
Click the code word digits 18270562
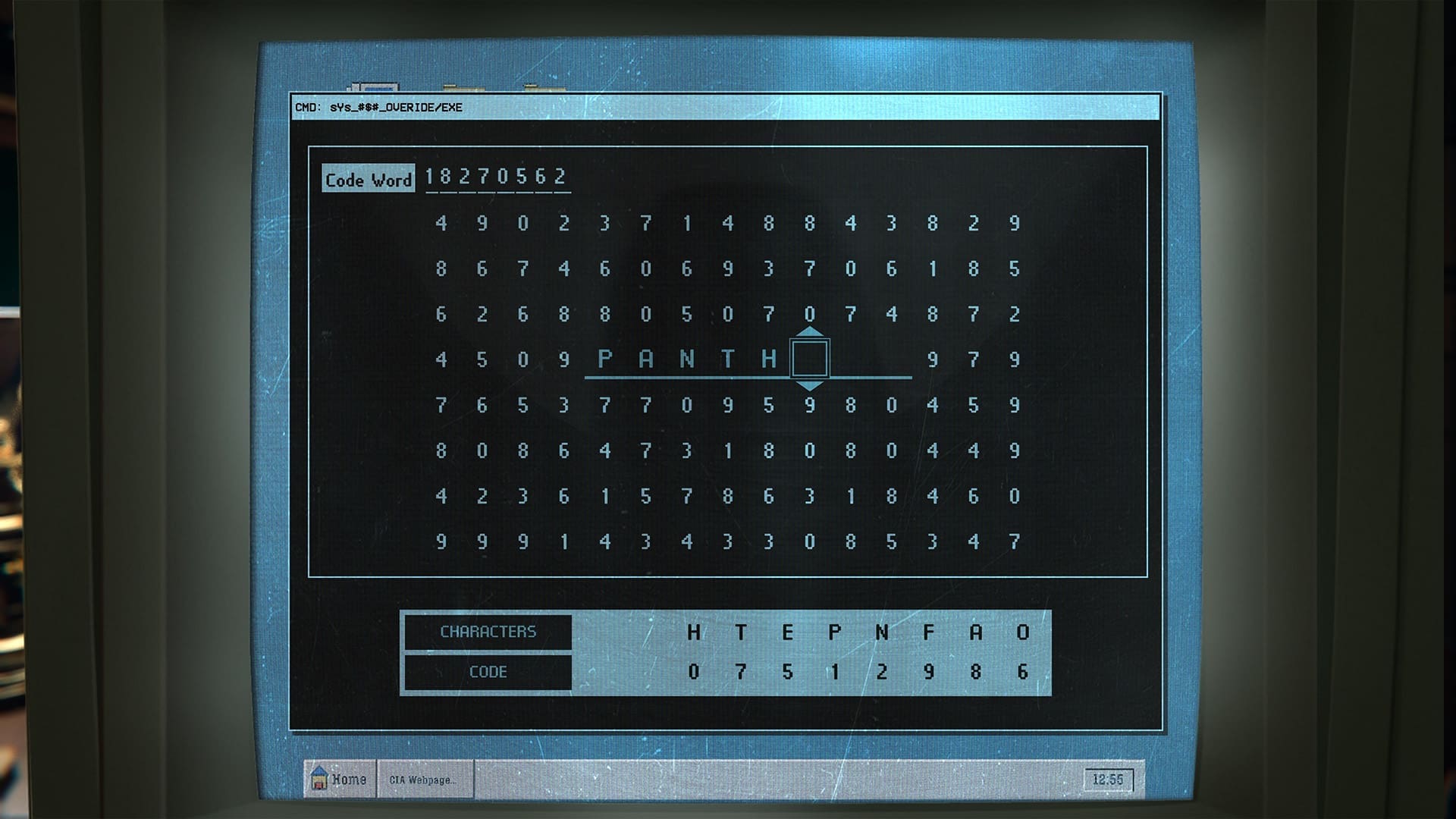(497, 176)
